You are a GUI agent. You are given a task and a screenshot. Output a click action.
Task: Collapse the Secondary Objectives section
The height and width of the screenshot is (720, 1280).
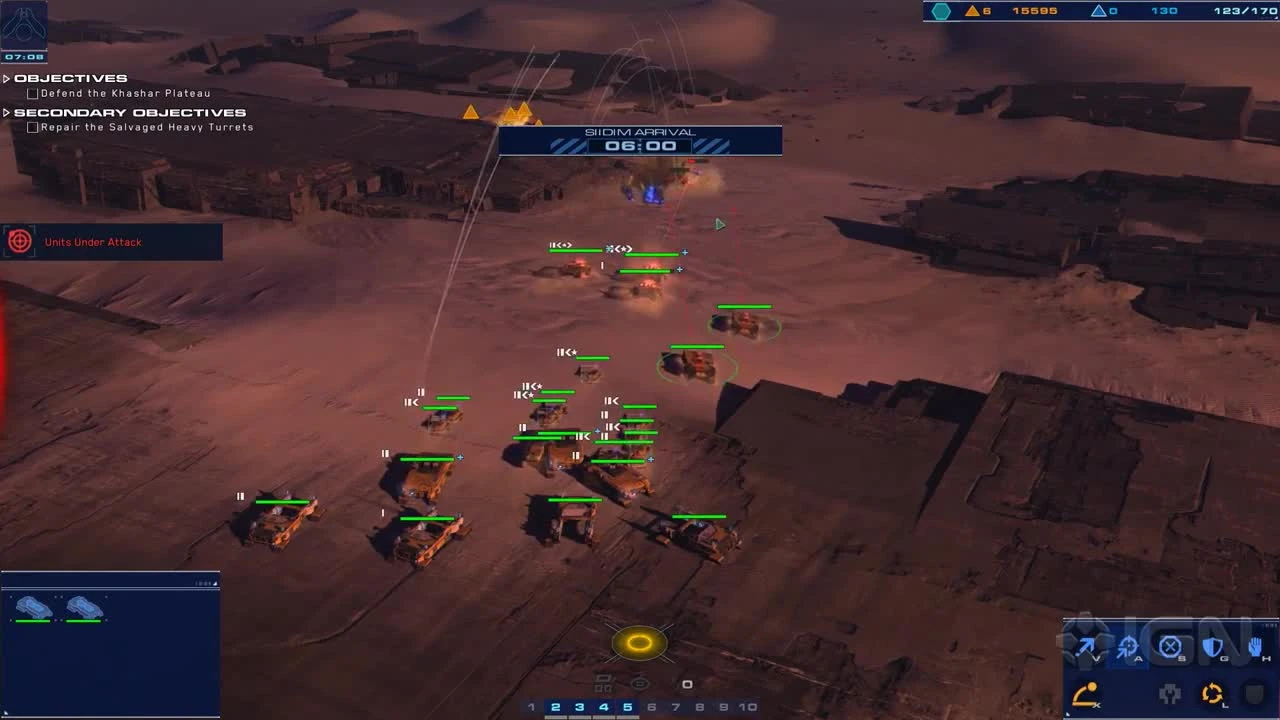point(7,112)
